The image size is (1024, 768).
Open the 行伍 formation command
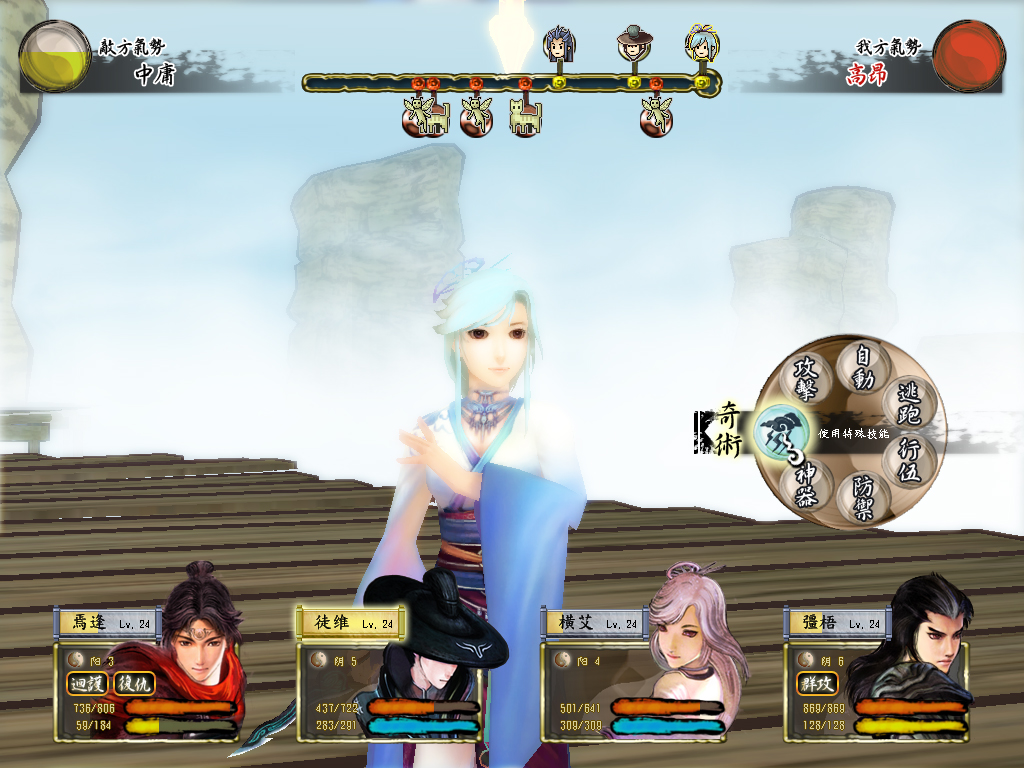click(x=908, y=460)
